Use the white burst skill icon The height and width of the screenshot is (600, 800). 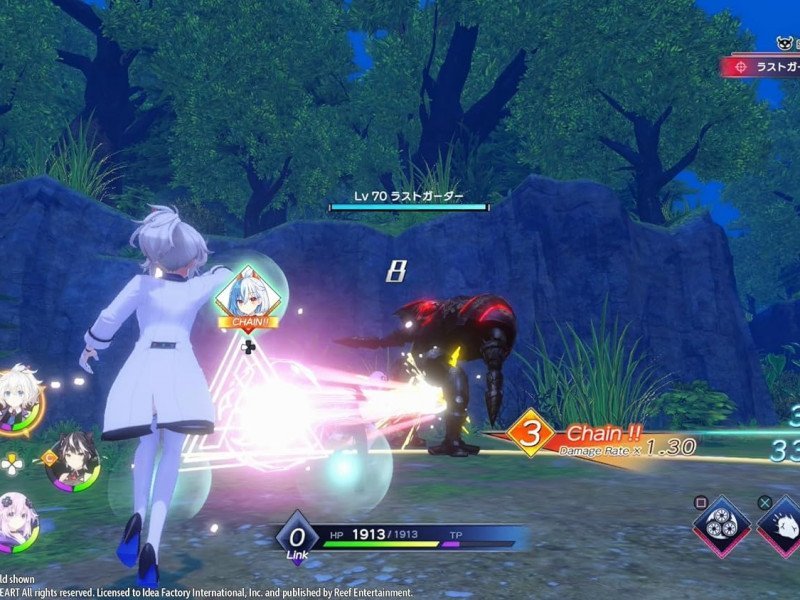tap(782, 524)
